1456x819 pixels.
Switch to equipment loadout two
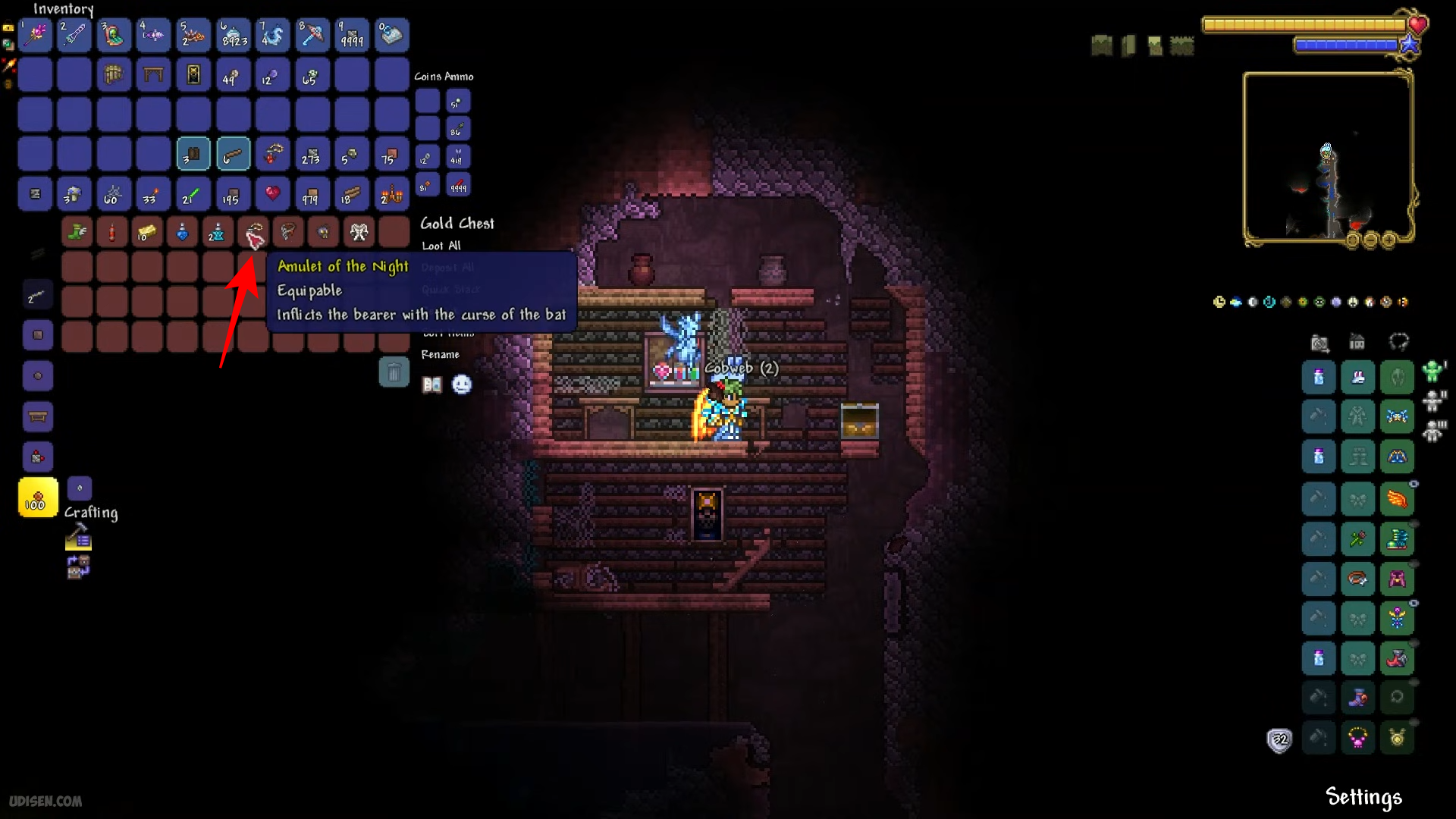[x=1432, y=400]
